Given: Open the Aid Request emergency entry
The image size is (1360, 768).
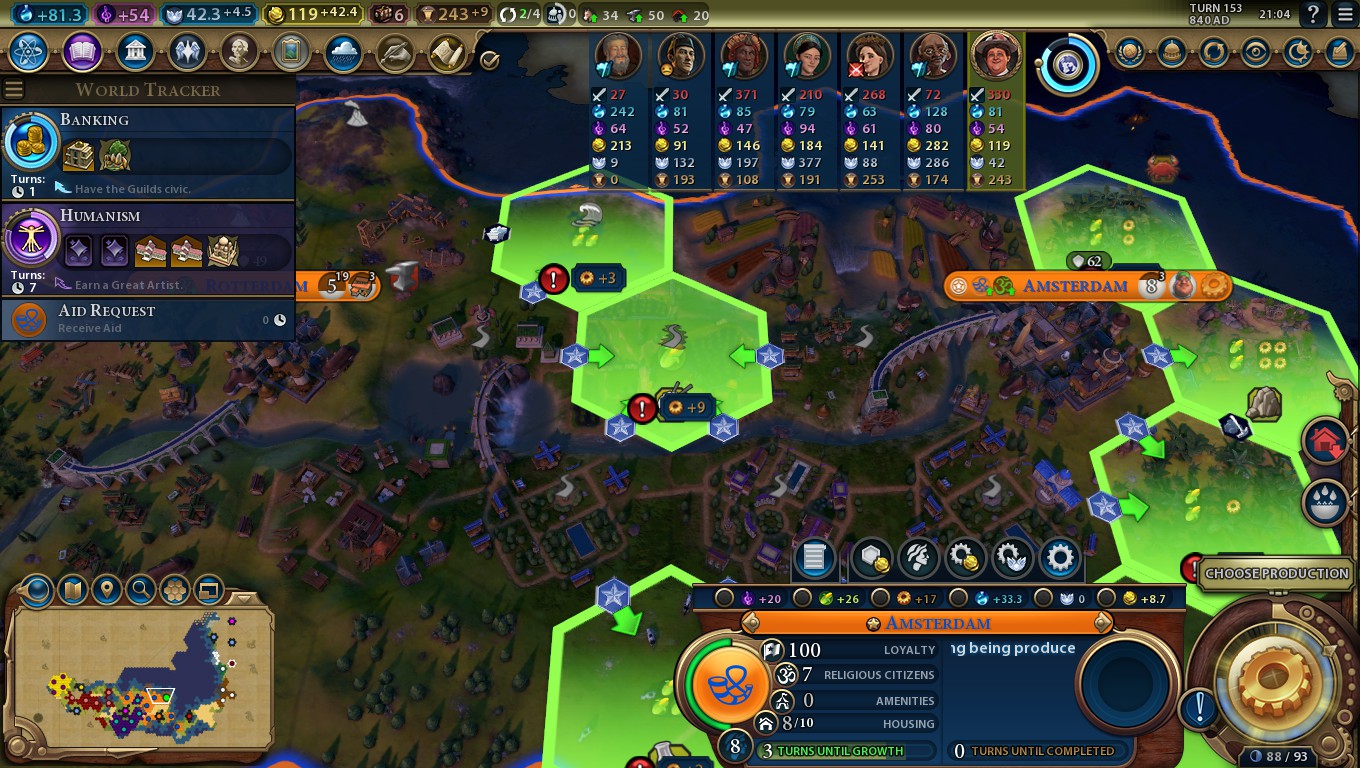Looking at the screenshot, I should tap(148, 319).
